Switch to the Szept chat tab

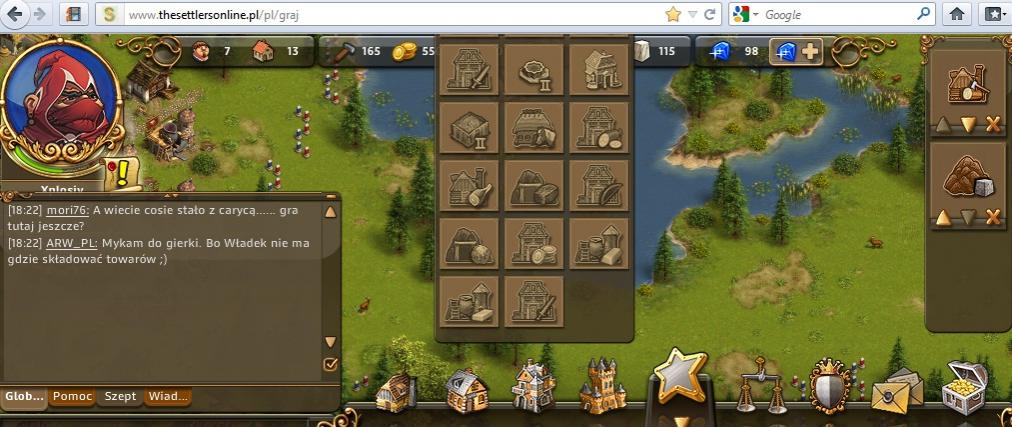121,397
